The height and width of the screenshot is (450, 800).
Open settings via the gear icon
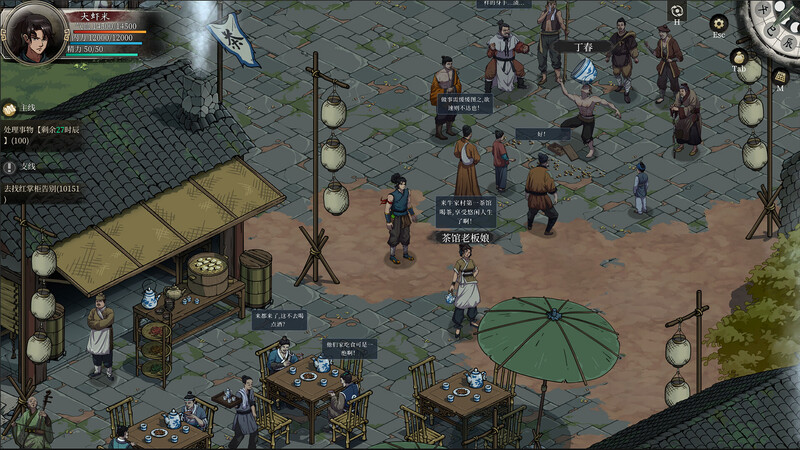718,23
